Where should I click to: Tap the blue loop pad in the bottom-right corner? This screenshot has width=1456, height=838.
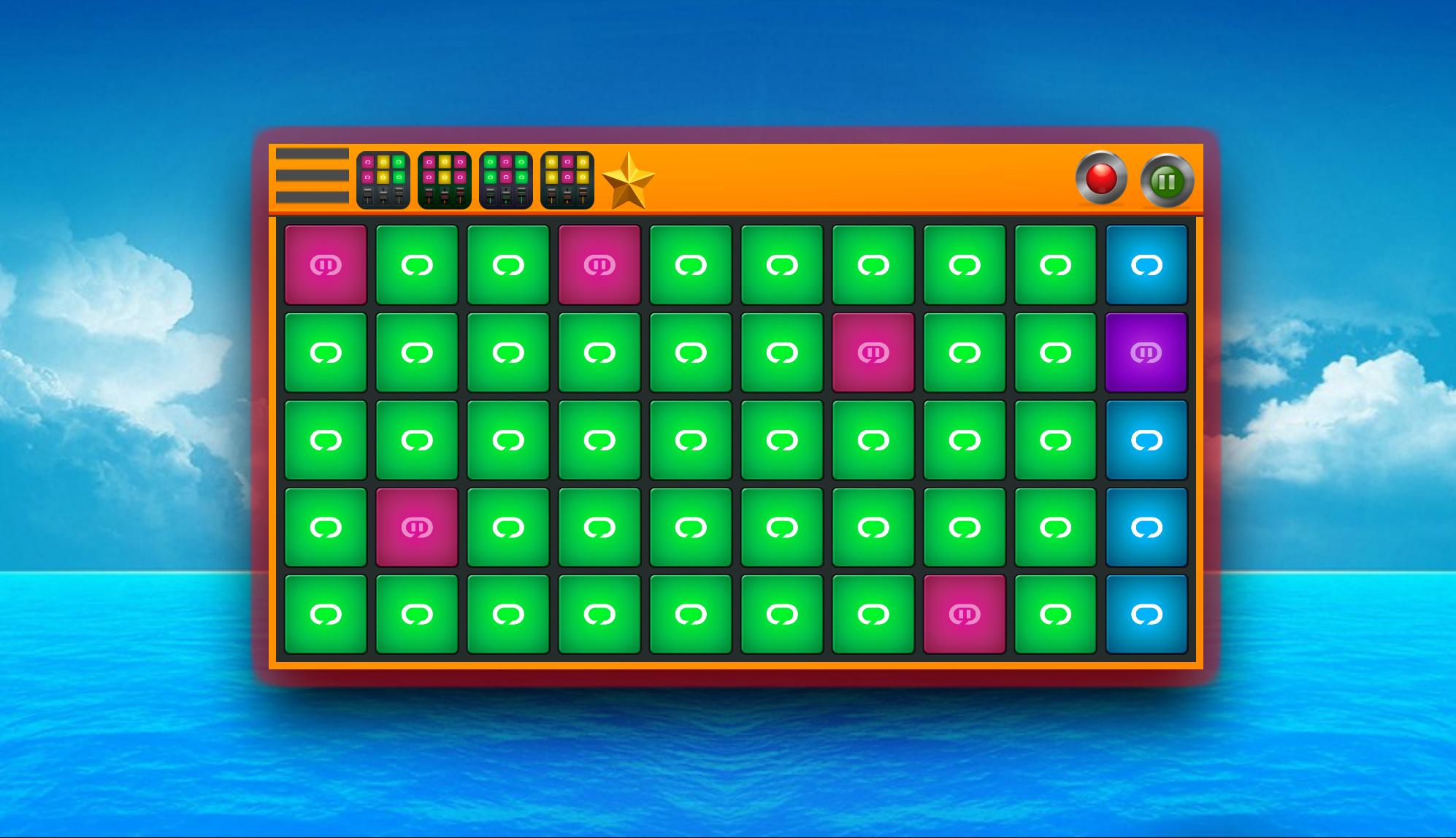tap(1146, 613)
